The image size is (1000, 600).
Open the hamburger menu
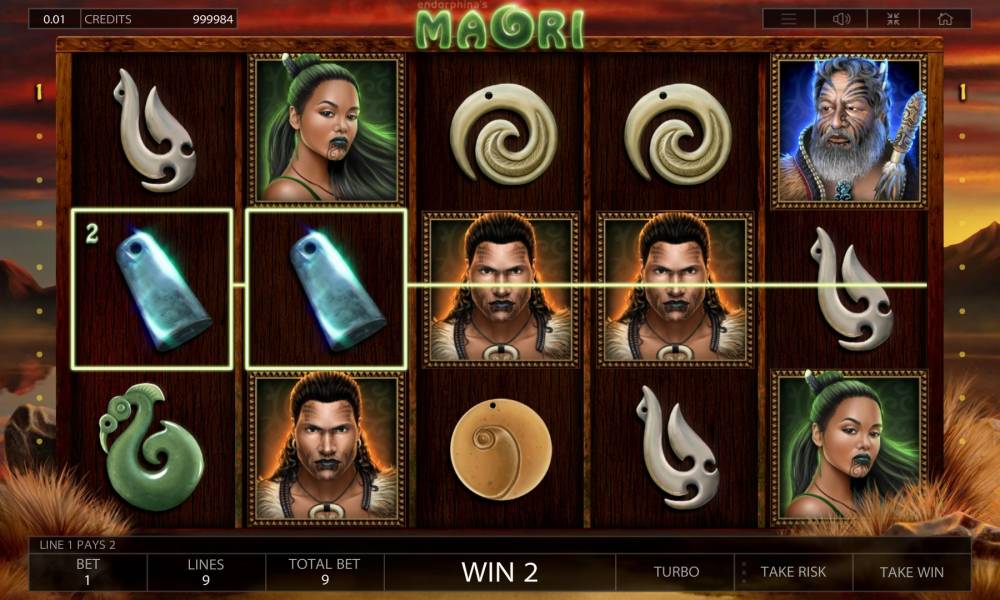tap(789, 19)
